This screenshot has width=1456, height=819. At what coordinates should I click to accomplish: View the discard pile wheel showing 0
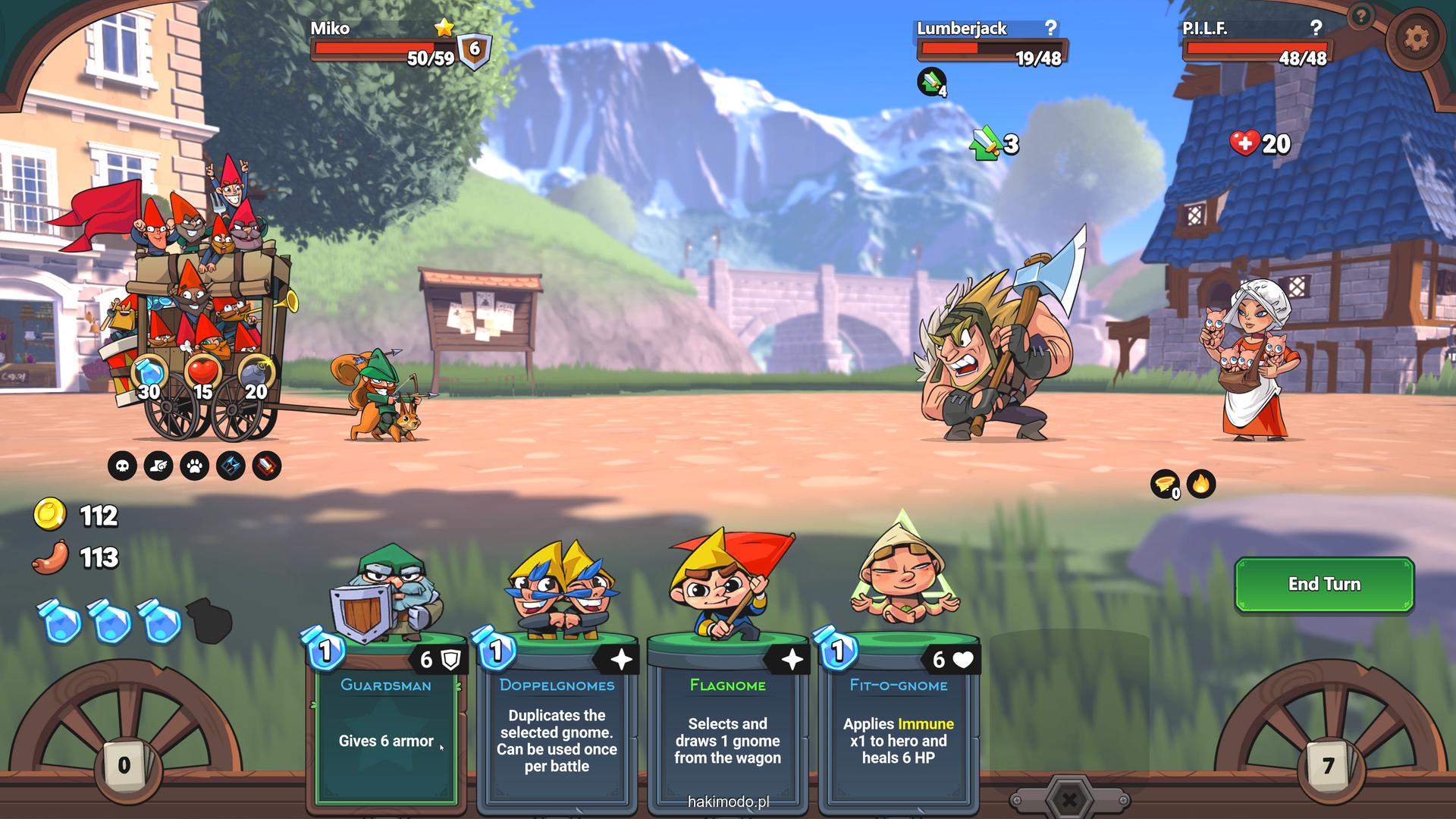(x=124, y=764)
